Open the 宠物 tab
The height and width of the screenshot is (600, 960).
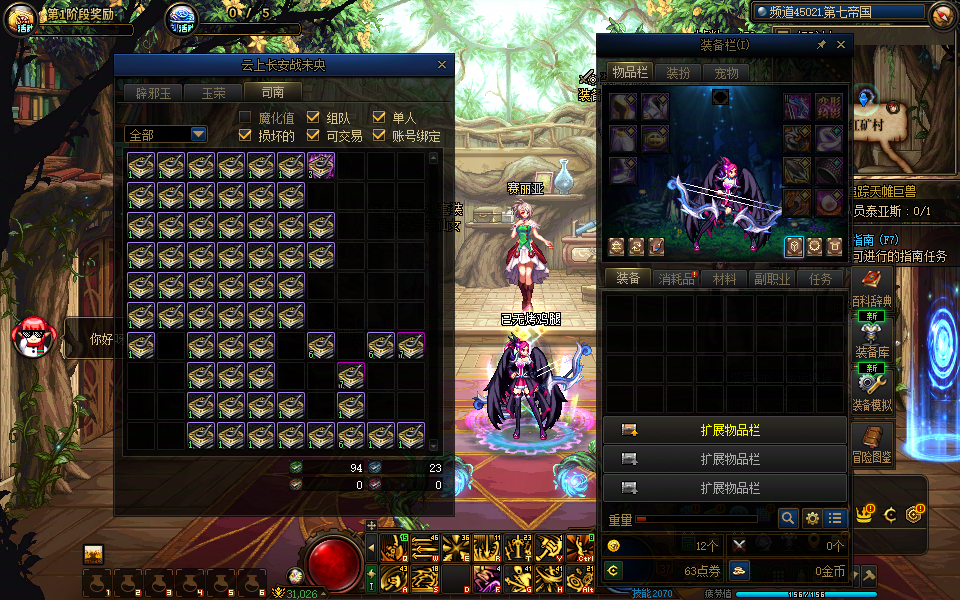(x=727, y=72)
